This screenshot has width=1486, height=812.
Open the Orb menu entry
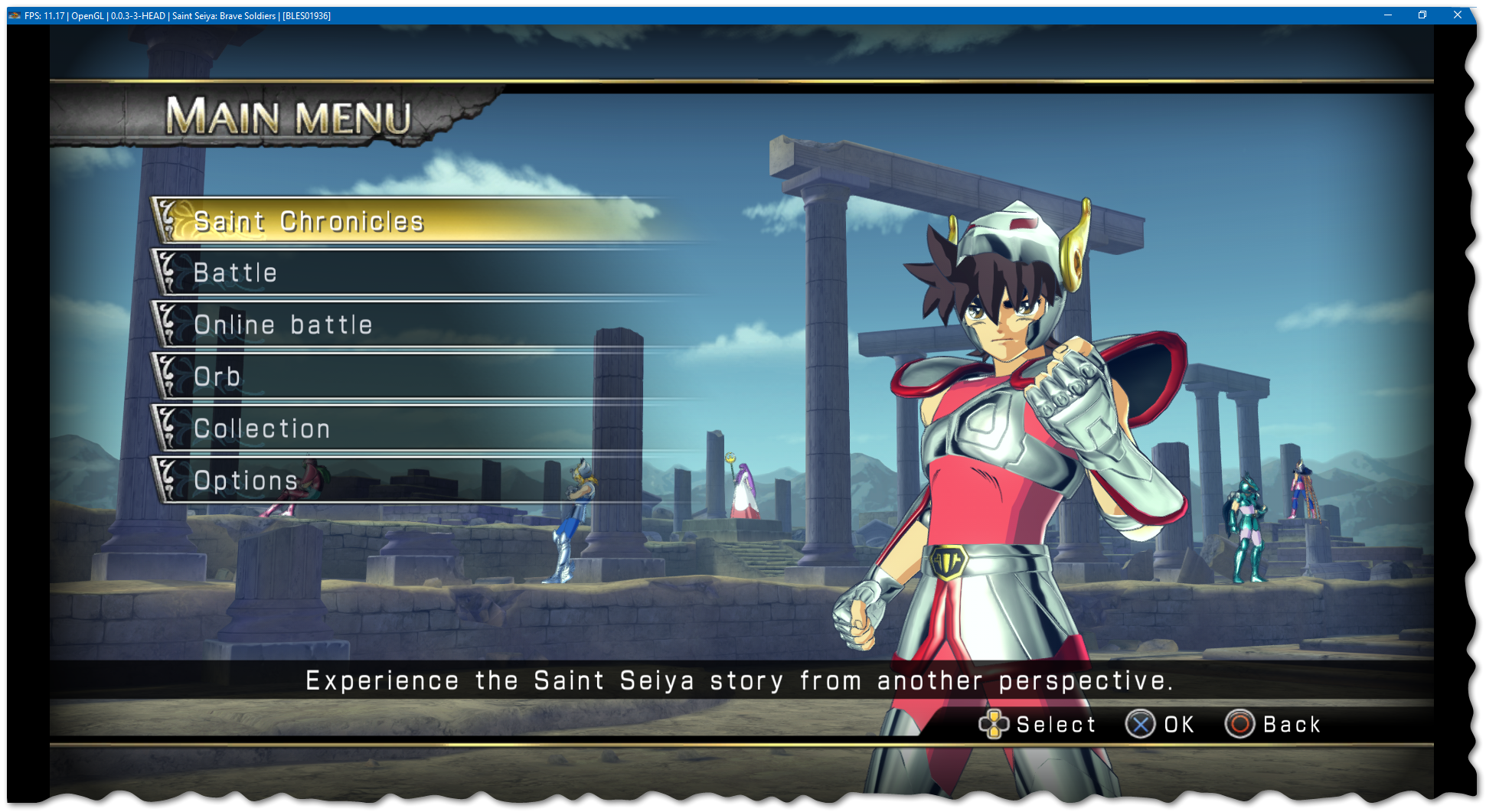[218, 377]
